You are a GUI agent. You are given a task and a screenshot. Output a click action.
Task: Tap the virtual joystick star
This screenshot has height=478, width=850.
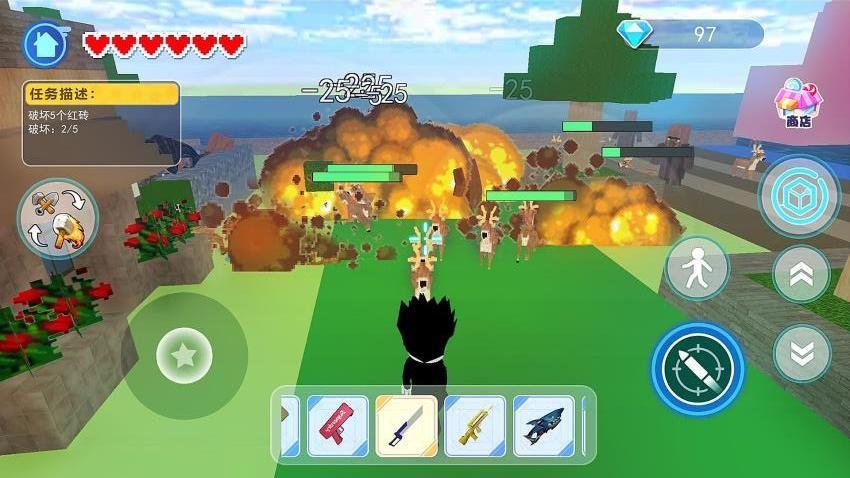(184, 355)
